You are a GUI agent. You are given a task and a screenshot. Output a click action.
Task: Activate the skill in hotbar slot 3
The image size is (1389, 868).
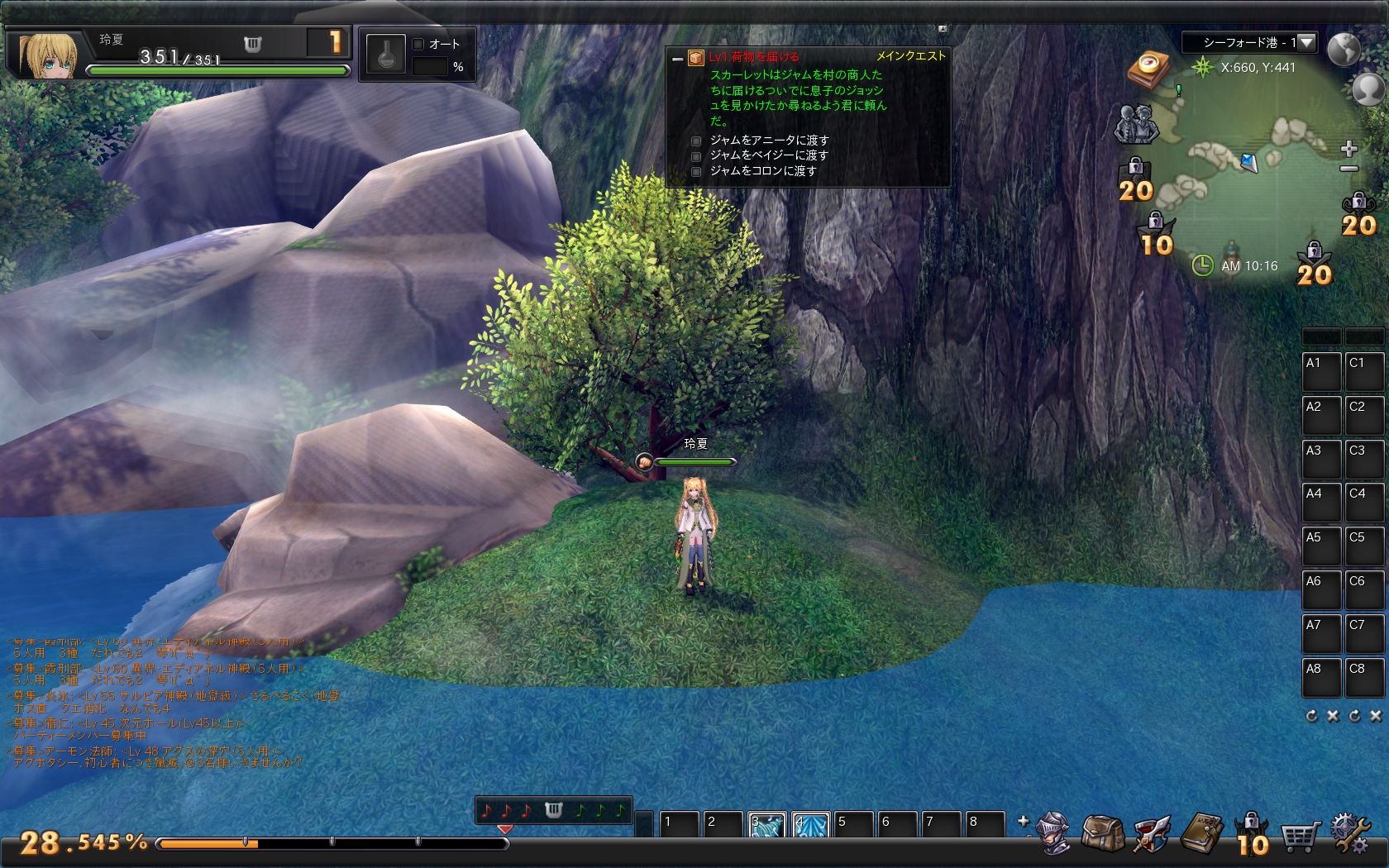(766, 826)
